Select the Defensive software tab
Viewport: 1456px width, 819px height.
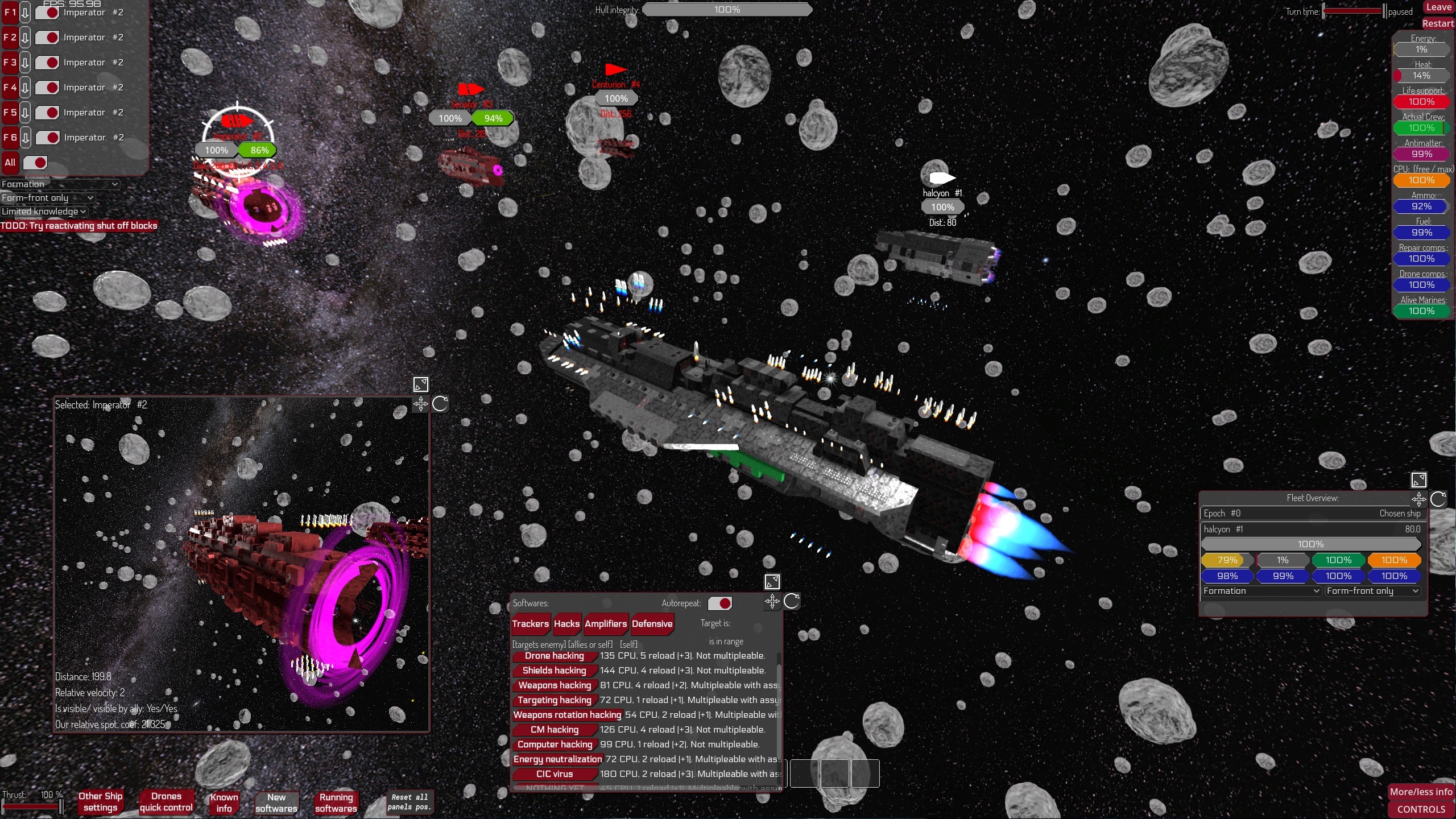652,624
